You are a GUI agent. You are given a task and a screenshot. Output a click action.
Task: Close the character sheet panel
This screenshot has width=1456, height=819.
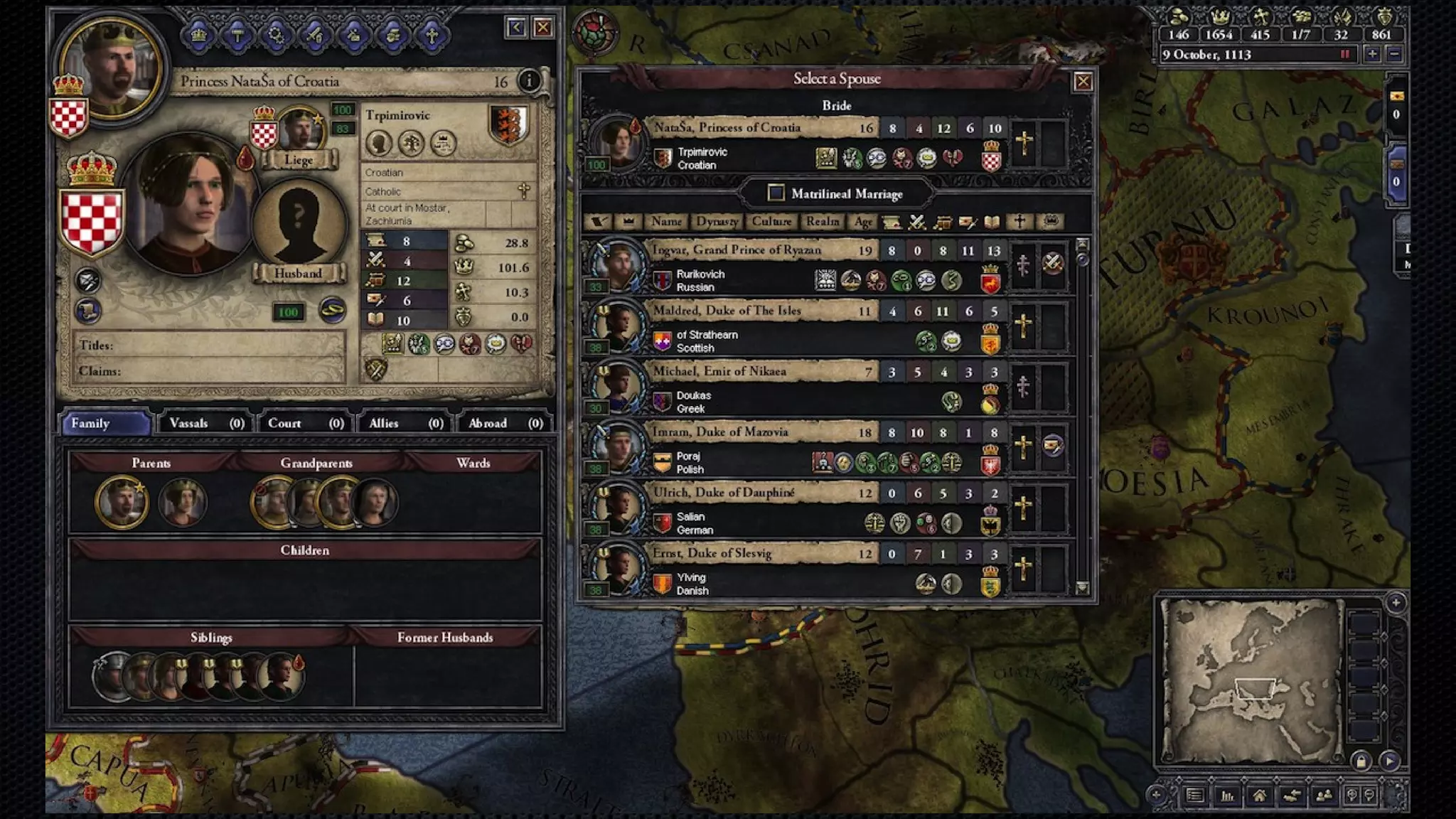(543, 28)
